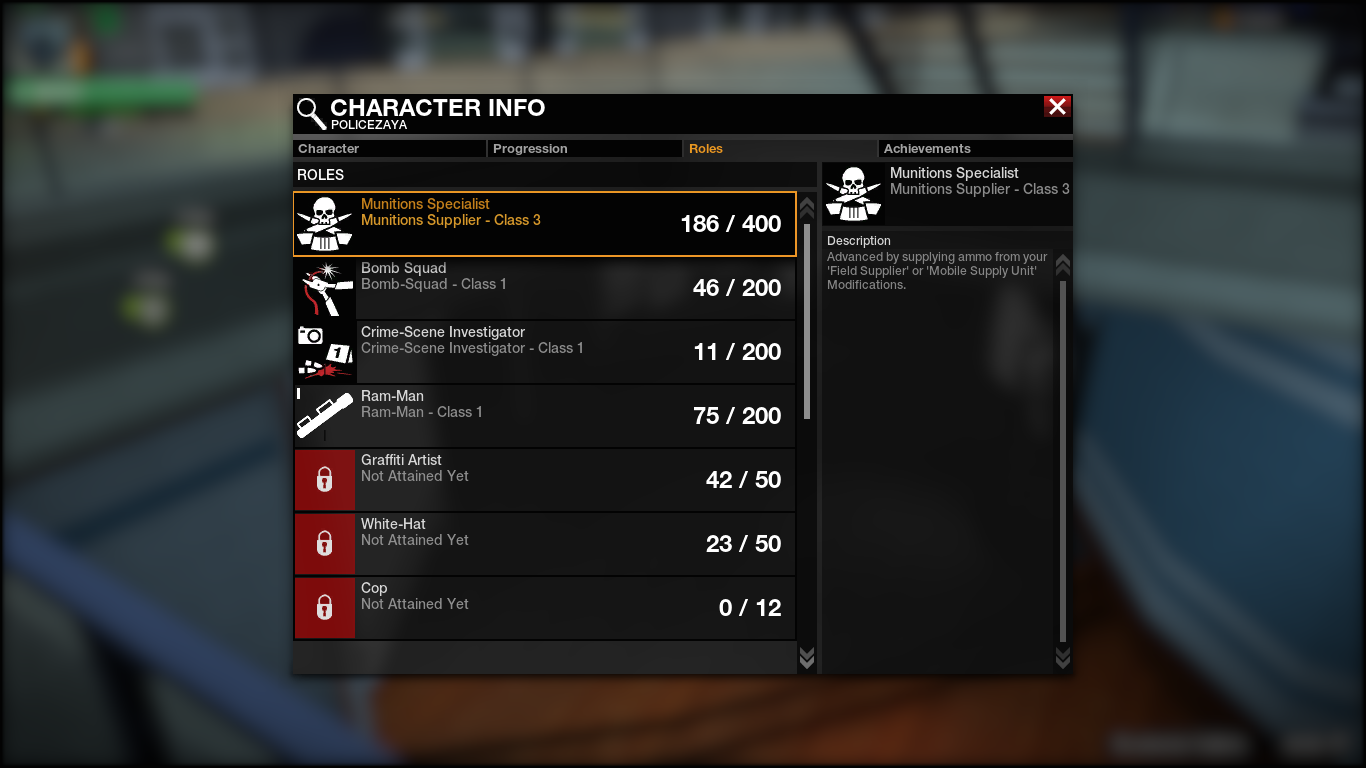Screen dimensions: 1366x768
Task: Click the roles list scroll-down arrow
Action: pos(807,657)
